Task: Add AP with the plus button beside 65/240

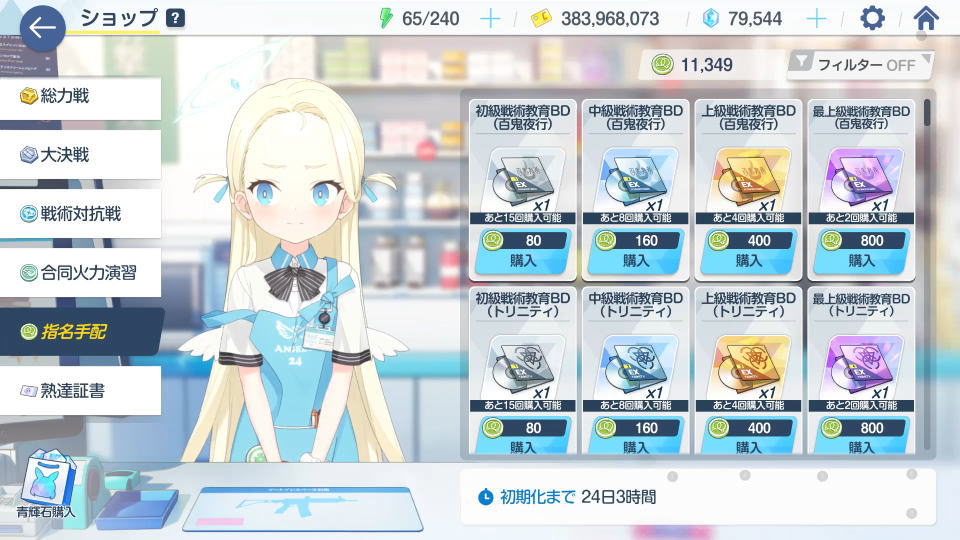Action: [490, 19]
